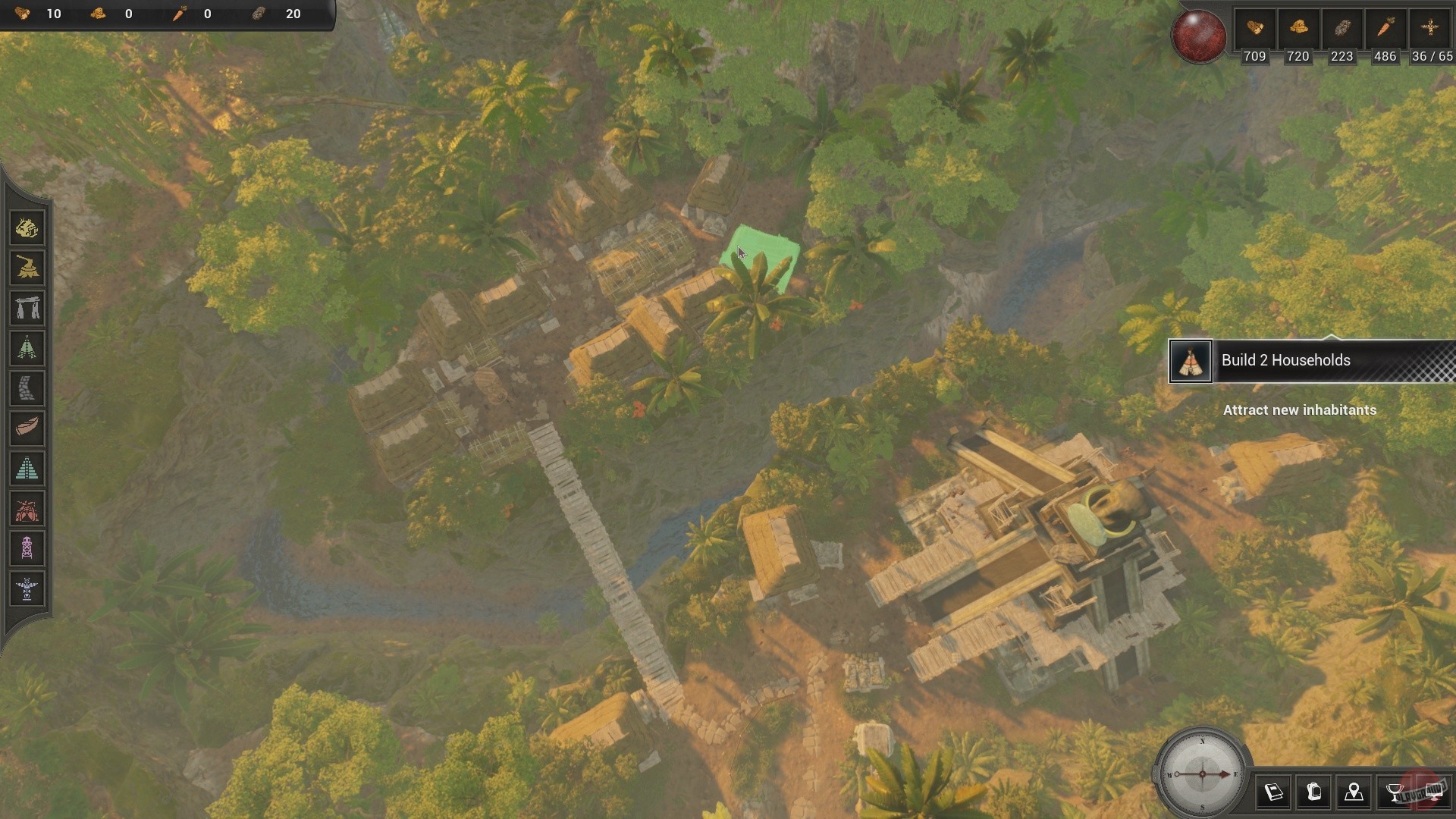Open the stone monument building category

(x=27, y=308)
